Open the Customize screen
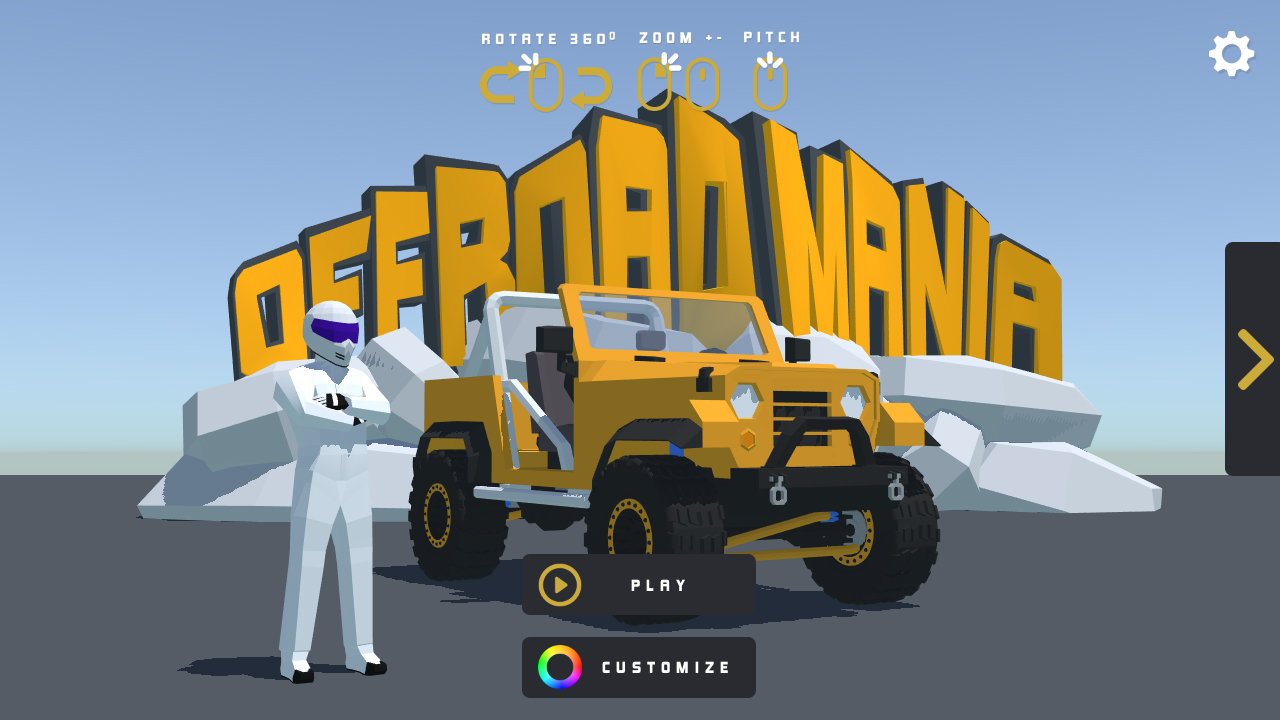 point(639,667)
